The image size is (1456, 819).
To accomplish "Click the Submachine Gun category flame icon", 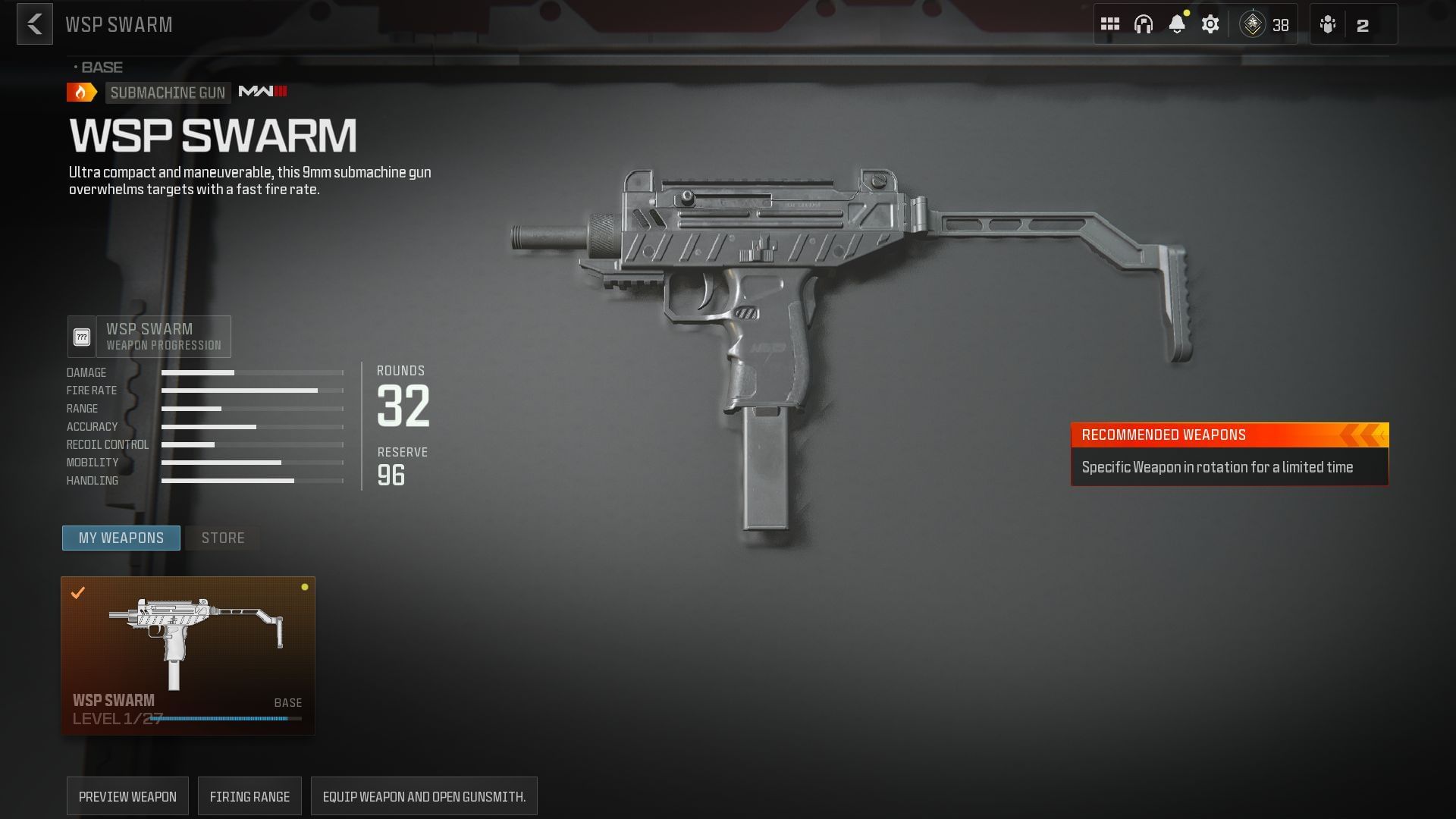I will (80, 92).
